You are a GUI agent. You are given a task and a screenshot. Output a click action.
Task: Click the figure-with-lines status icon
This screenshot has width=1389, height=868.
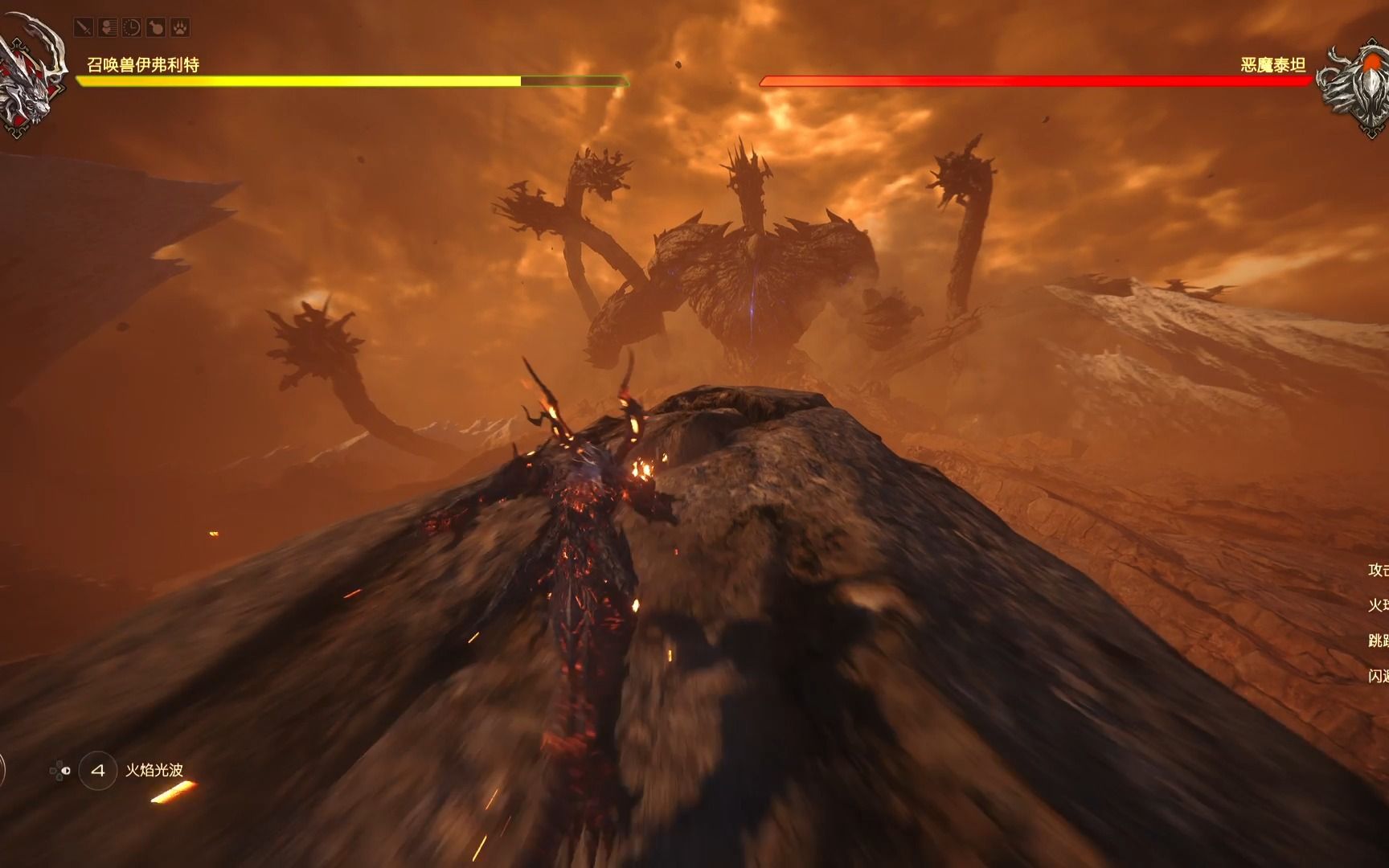(108, 28)
